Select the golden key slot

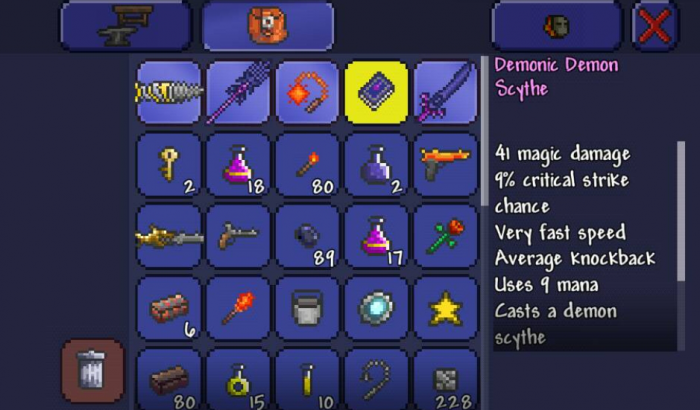click(169, 164)
